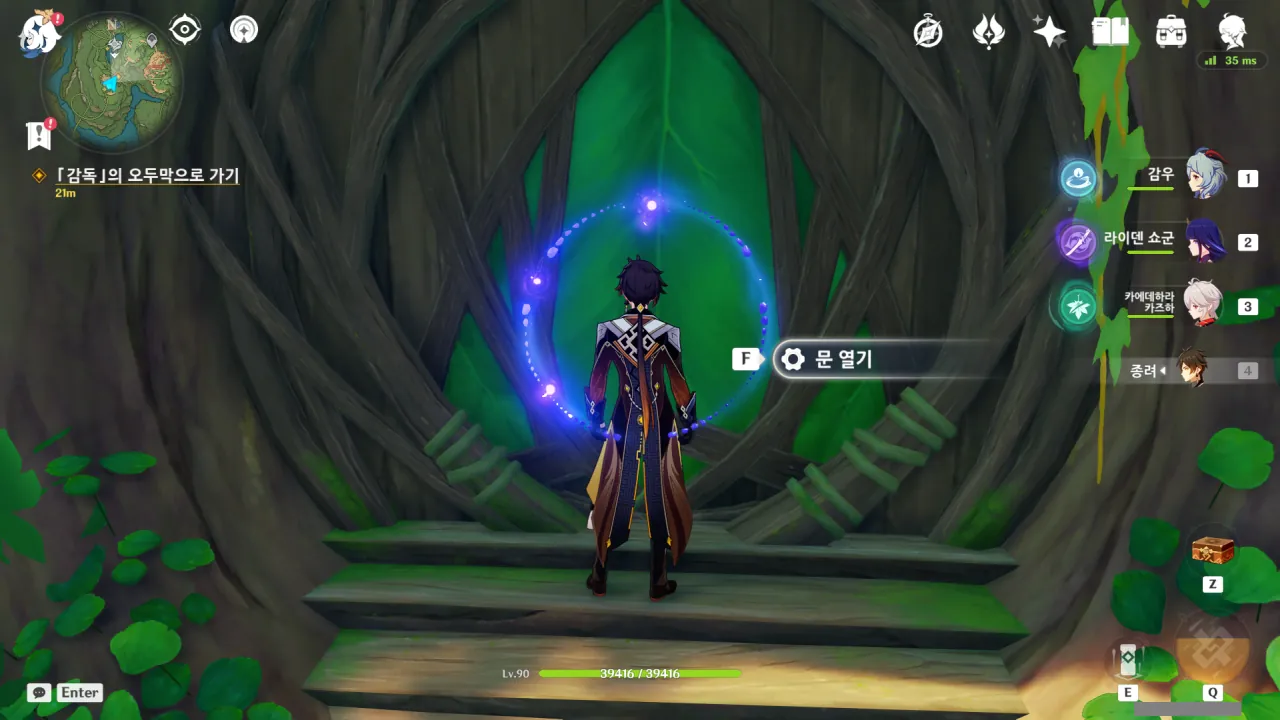Open the Wish four-pointed star icon

coord(1049,32)
